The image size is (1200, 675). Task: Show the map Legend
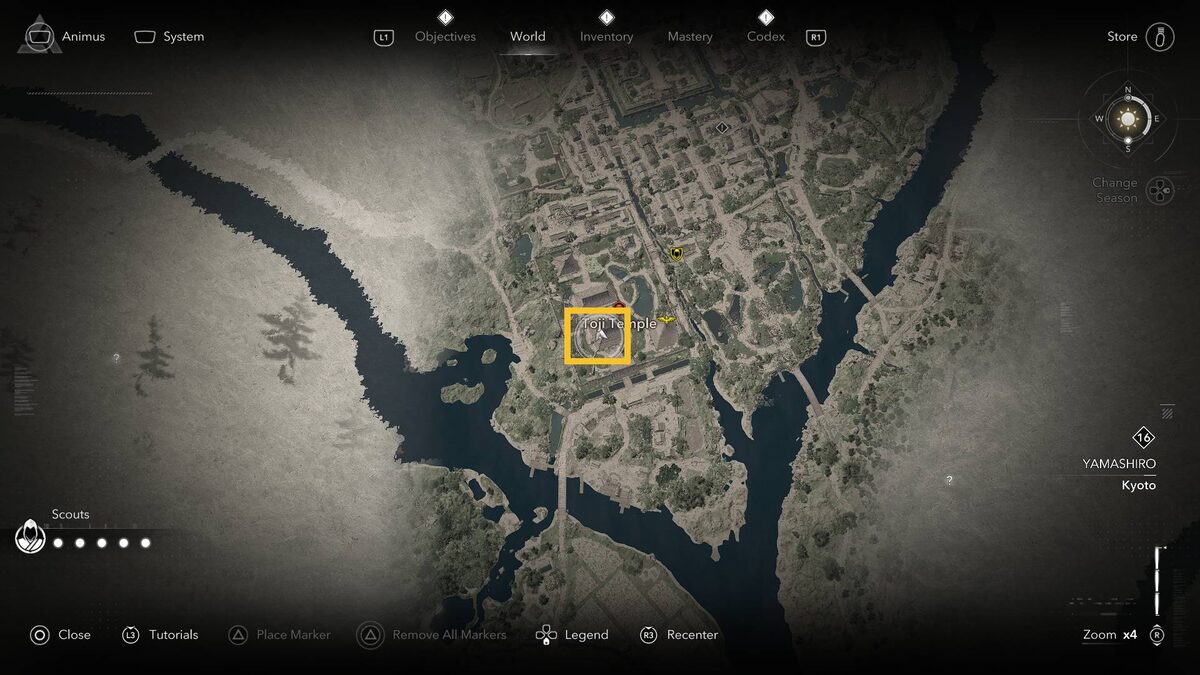[573, 635]
